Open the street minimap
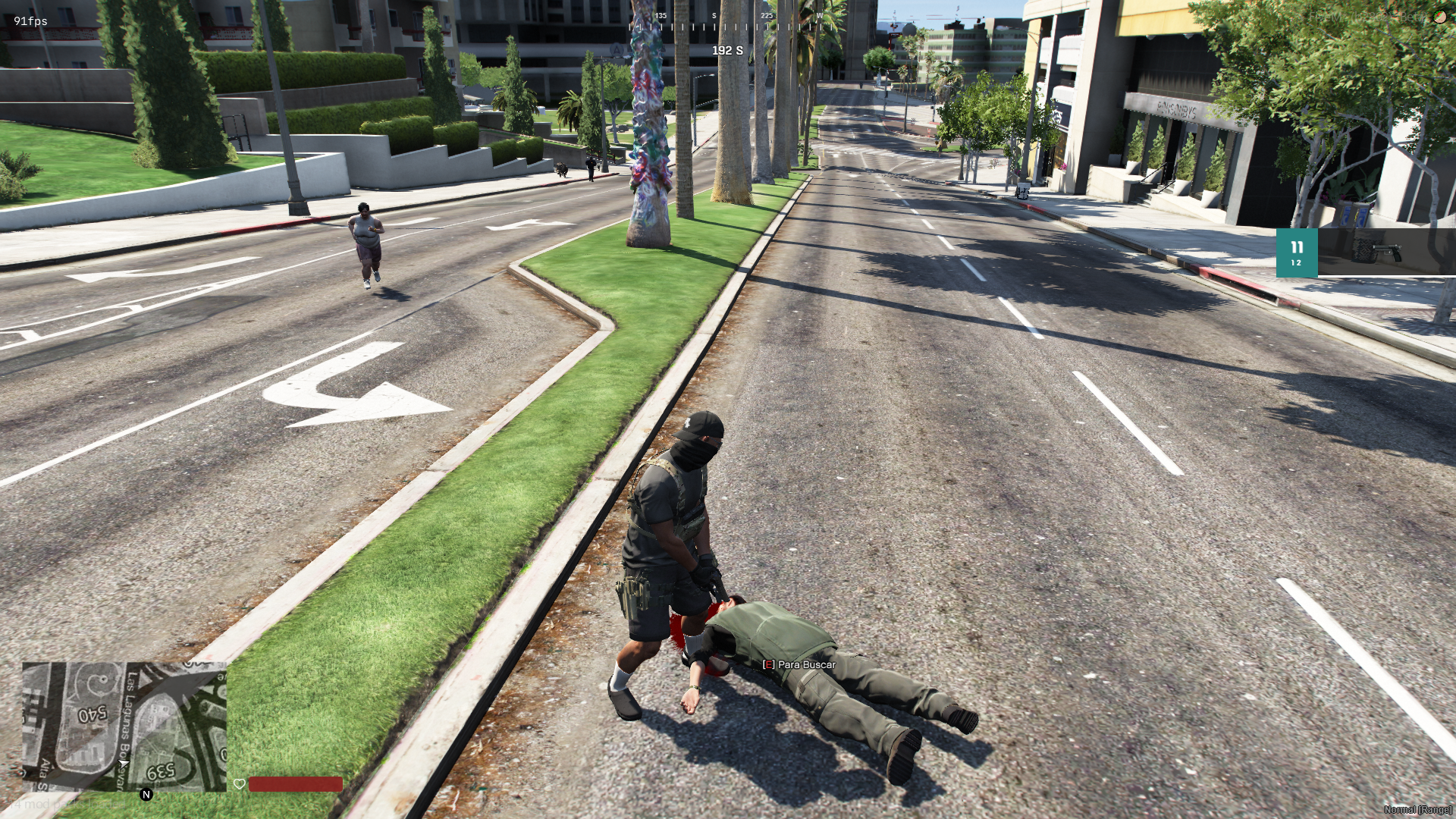The image size is (1456, 819). point(124,726)
